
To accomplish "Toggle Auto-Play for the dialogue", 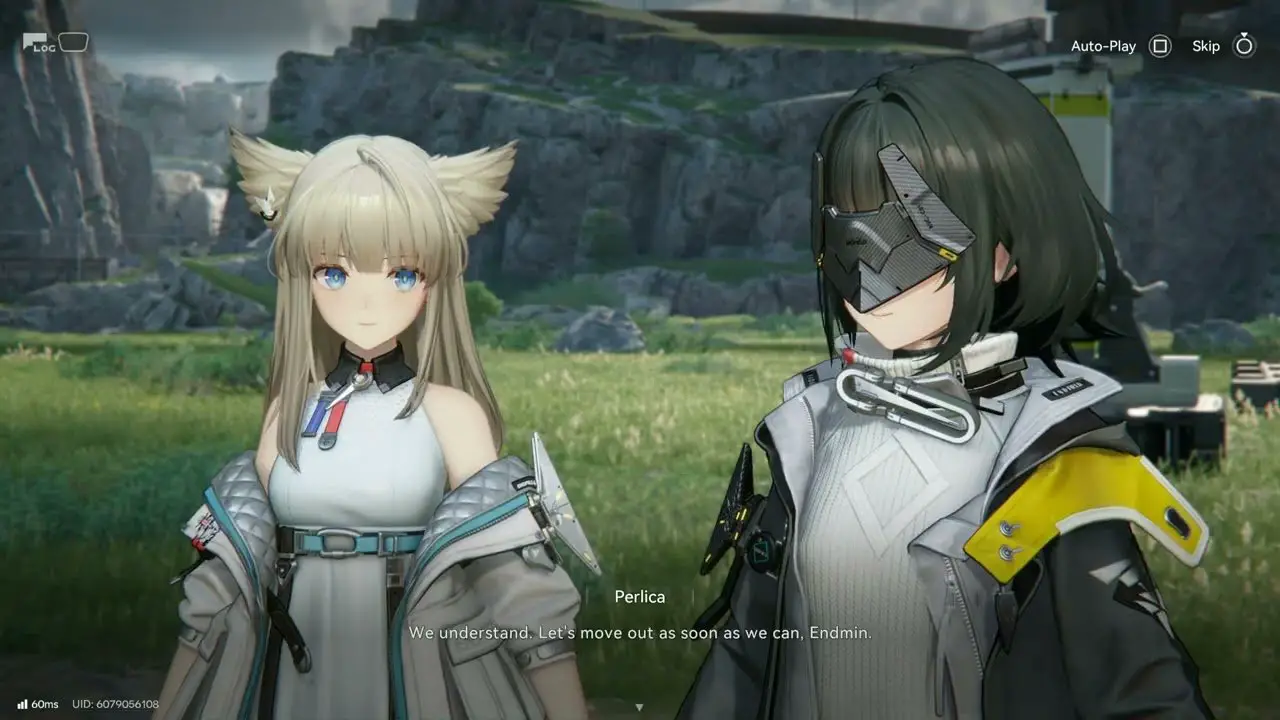I will click(1159, 46).
